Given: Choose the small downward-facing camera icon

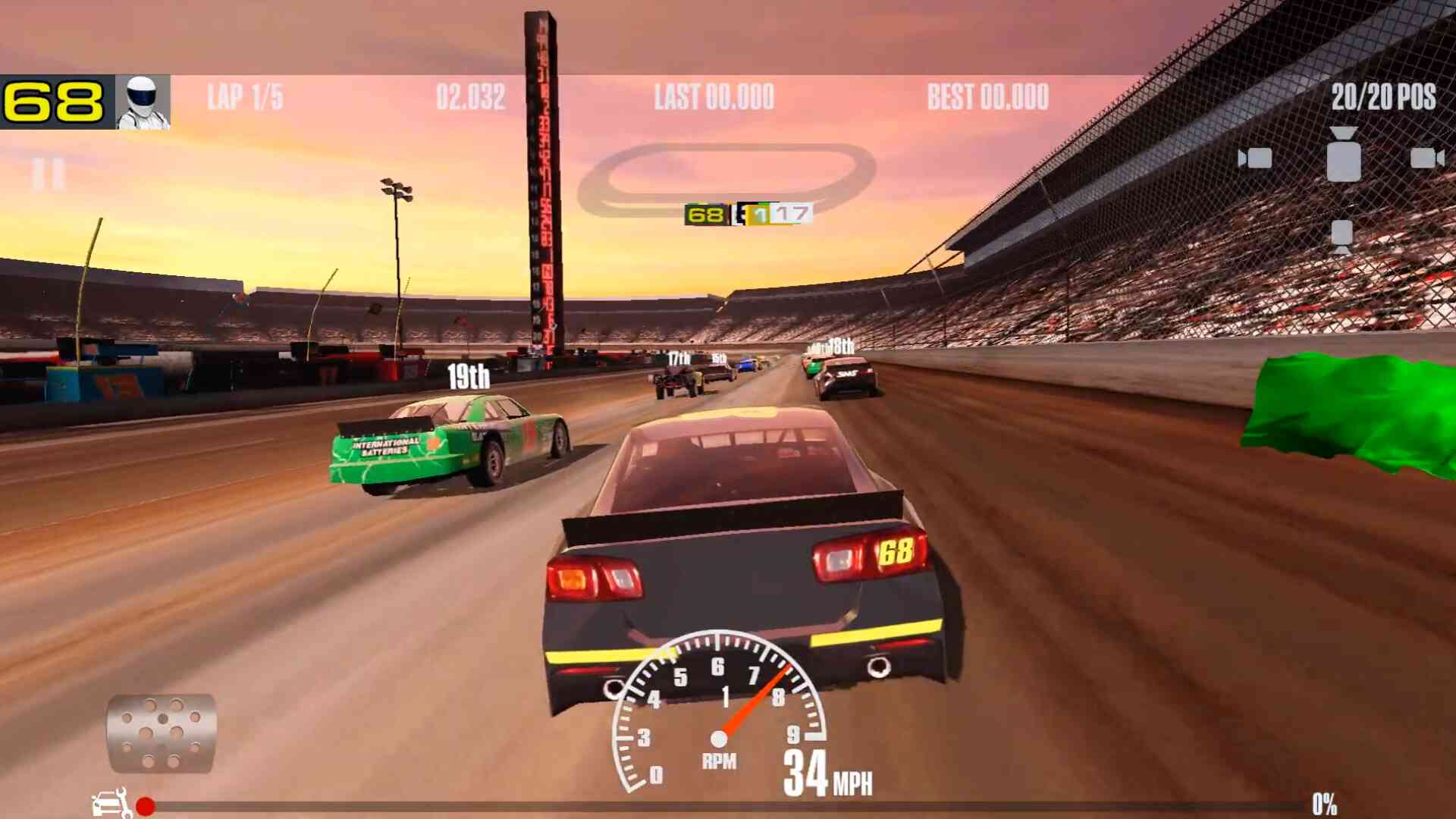Looking at the screenshot, I should coord(1341,236).
